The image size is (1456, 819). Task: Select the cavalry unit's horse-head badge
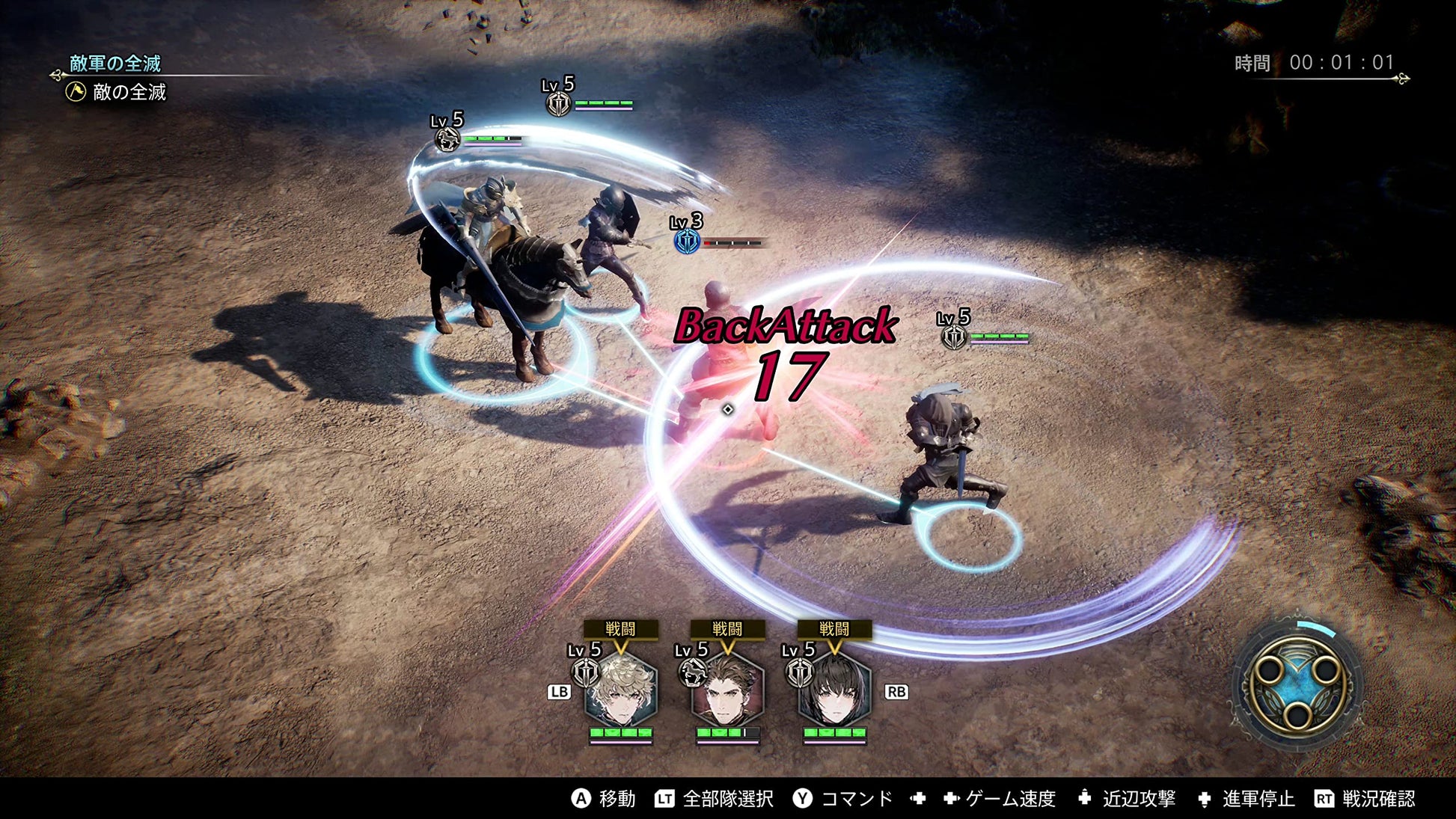tap(447, 139)
